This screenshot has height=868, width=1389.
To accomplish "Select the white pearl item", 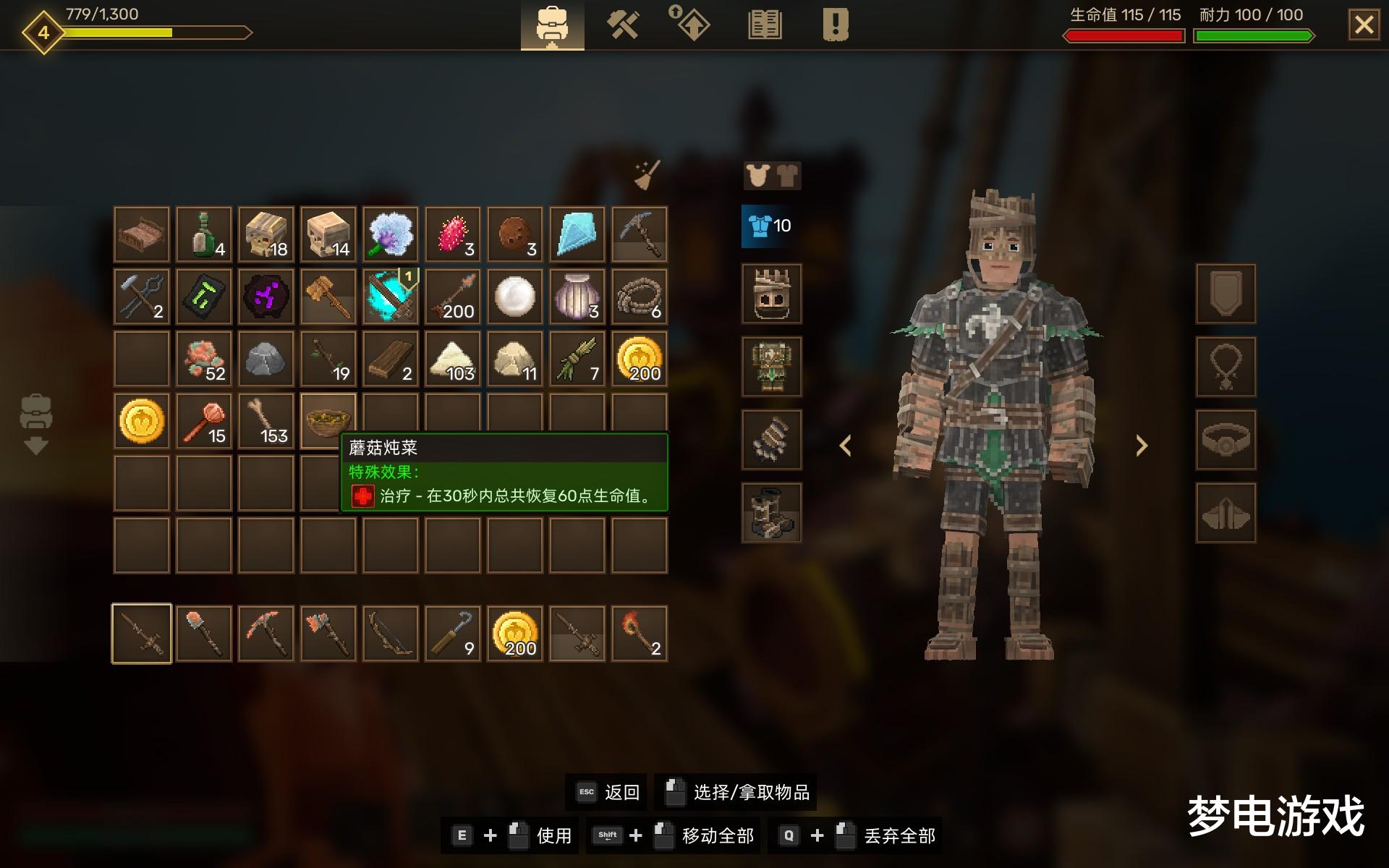I will coord(515,297).
